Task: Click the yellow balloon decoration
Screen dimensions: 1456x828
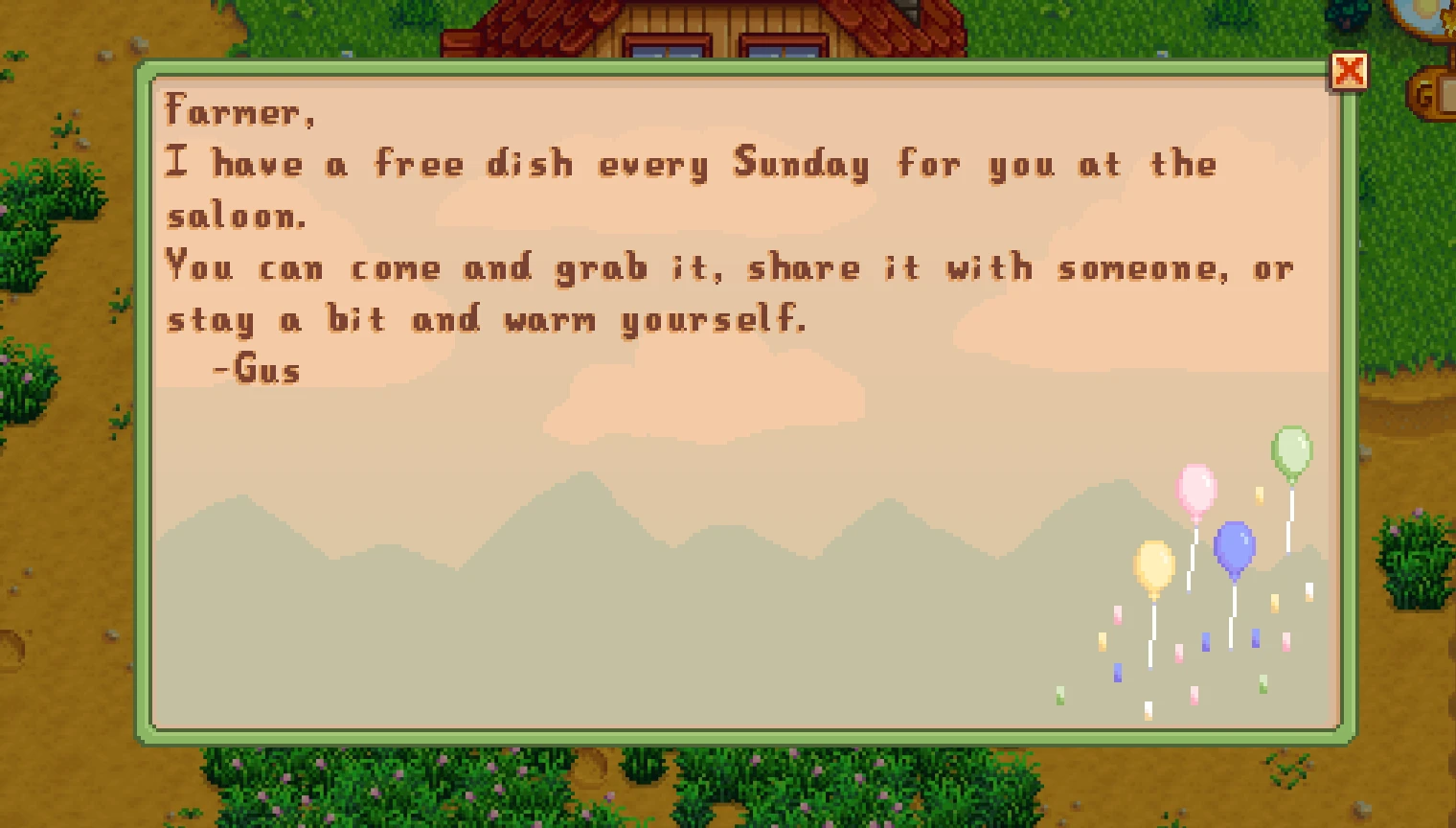Action: tap(1153, 567)
